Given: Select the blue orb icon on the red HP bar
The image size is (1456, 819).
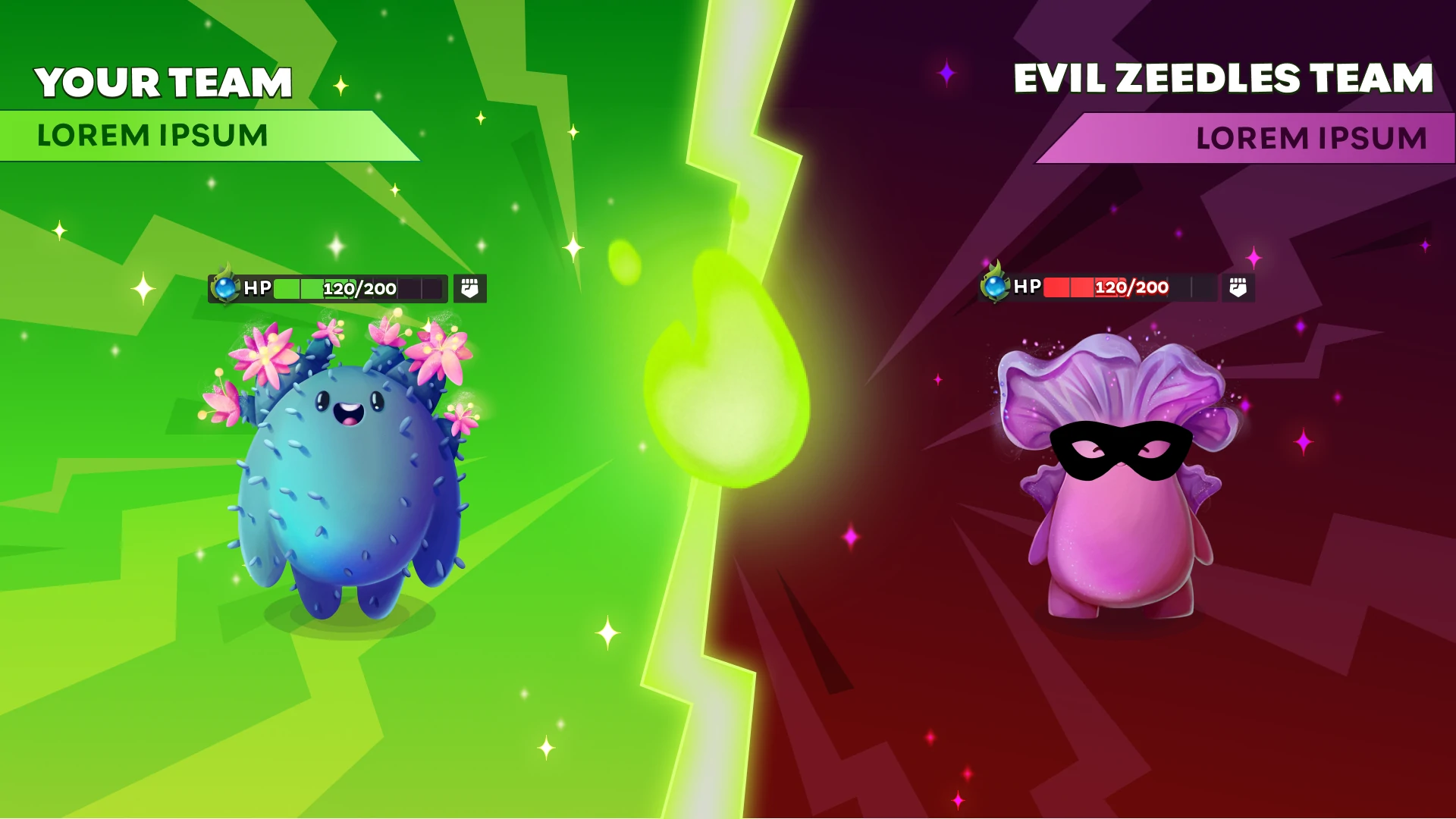Looking at the screenshot, I should pyautogui.click(x=995, y=286).
